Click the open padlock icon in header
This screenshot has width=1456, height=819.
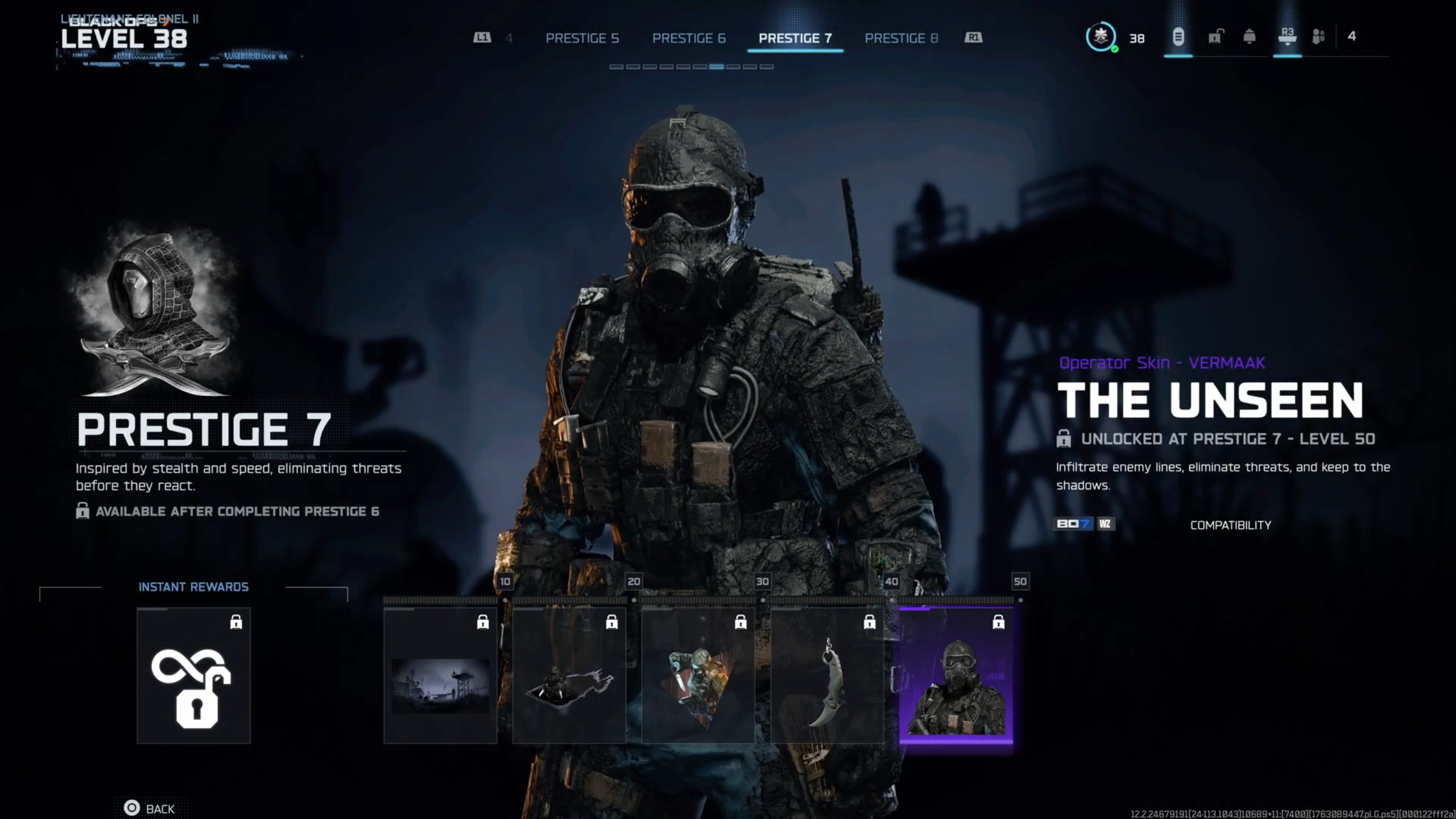click(1215, 38)
